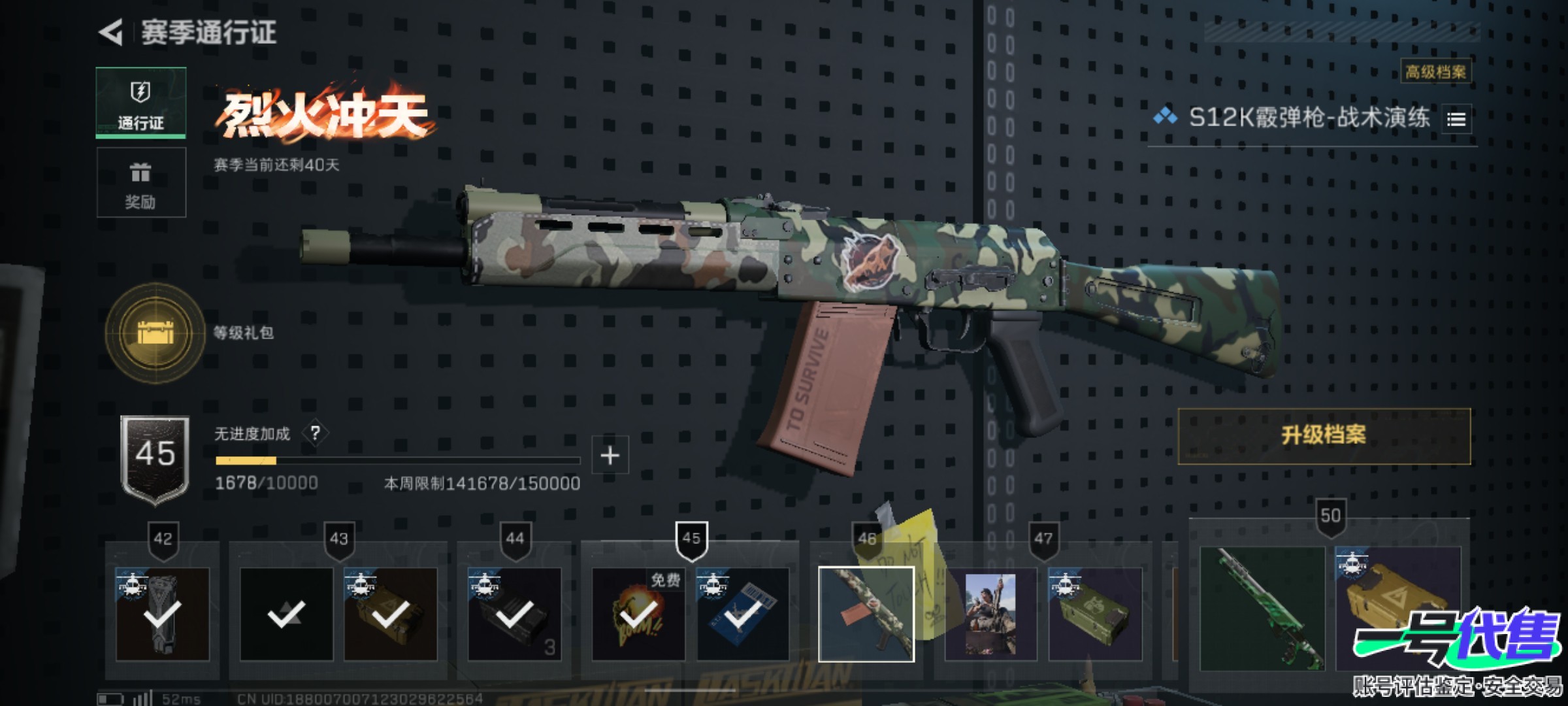Select the level 46 camo S12K reward
This screenshot has width=1568, height=706.
coord(866,614)
